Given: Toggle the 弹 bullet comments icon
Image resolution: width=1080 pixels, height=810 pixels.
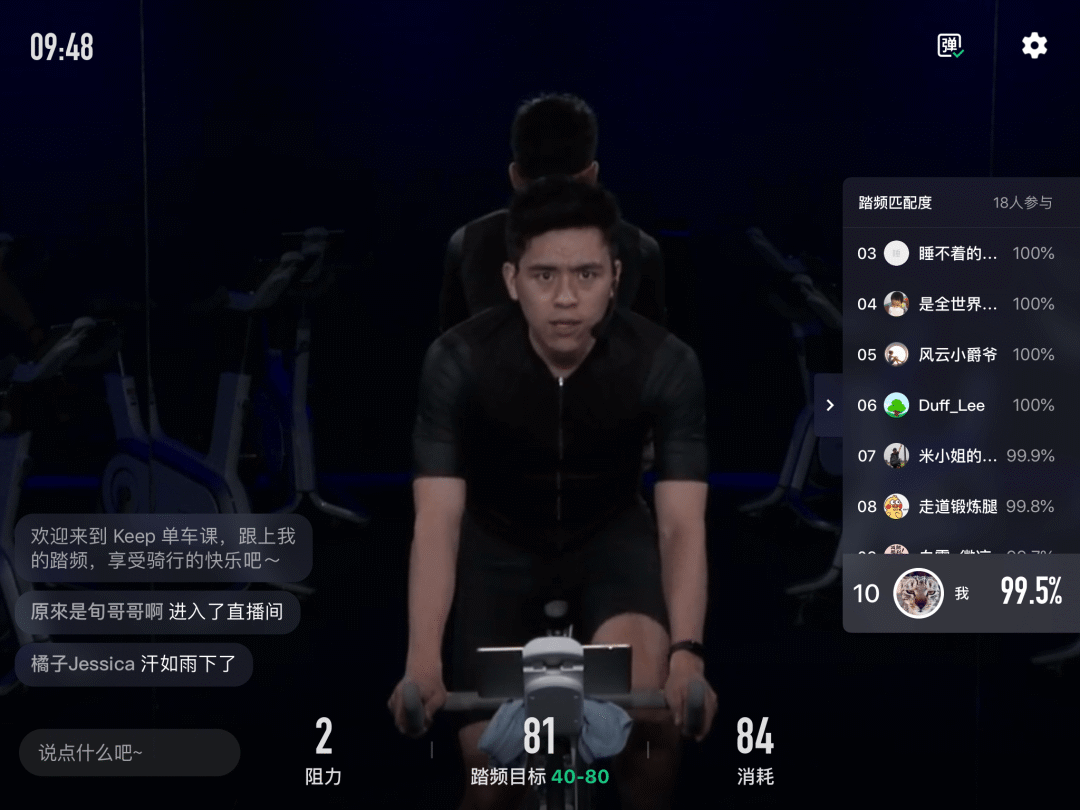Looking at the screenshot, I should [950, 46].
